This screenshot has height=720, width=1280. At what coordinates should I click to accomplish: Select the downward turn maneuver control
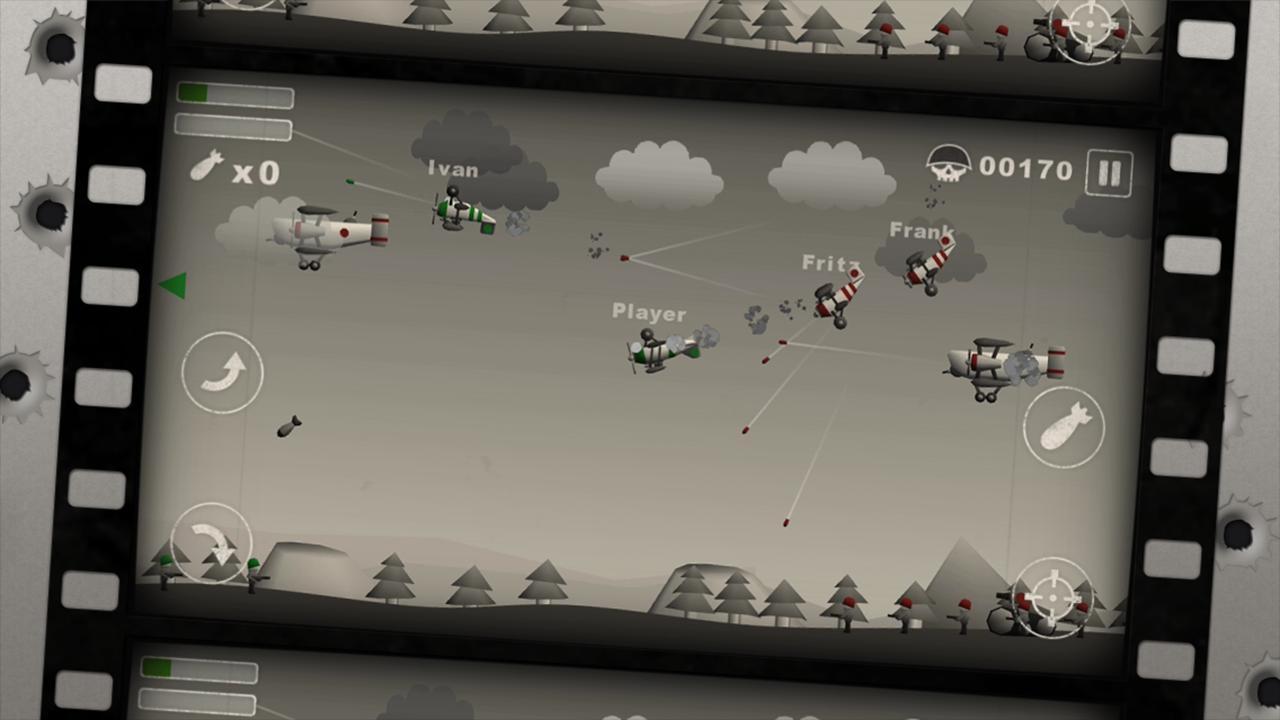(x=210, y=541)
